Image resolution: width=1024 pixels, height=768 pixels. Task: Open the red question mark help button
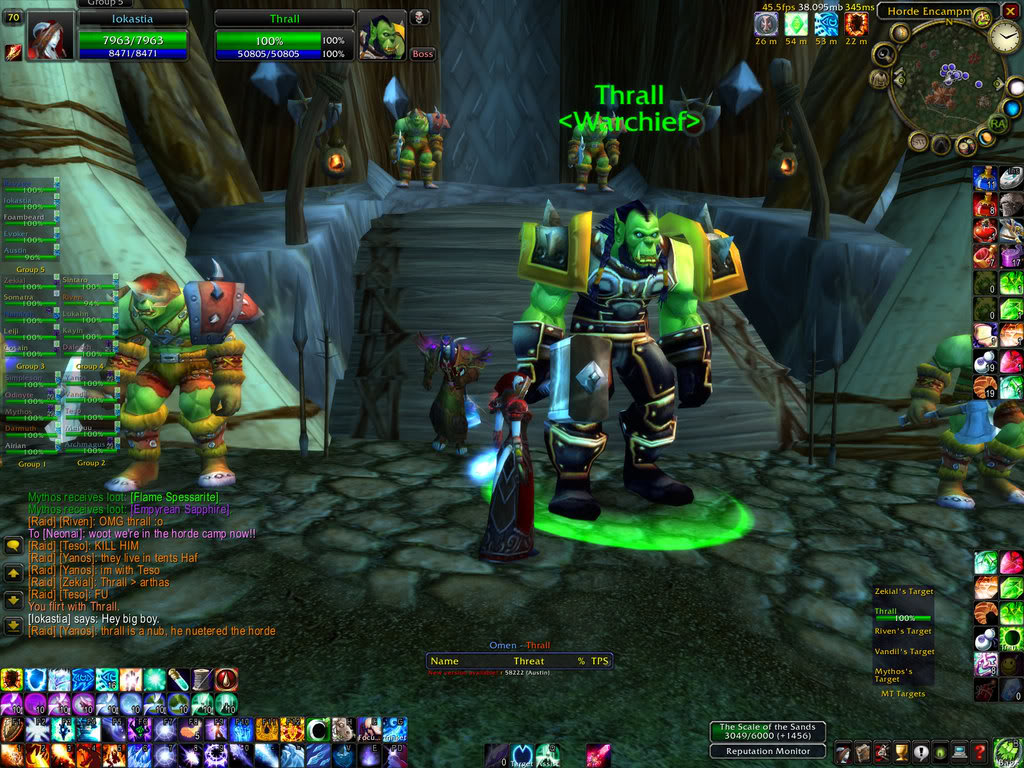[981, 752]
